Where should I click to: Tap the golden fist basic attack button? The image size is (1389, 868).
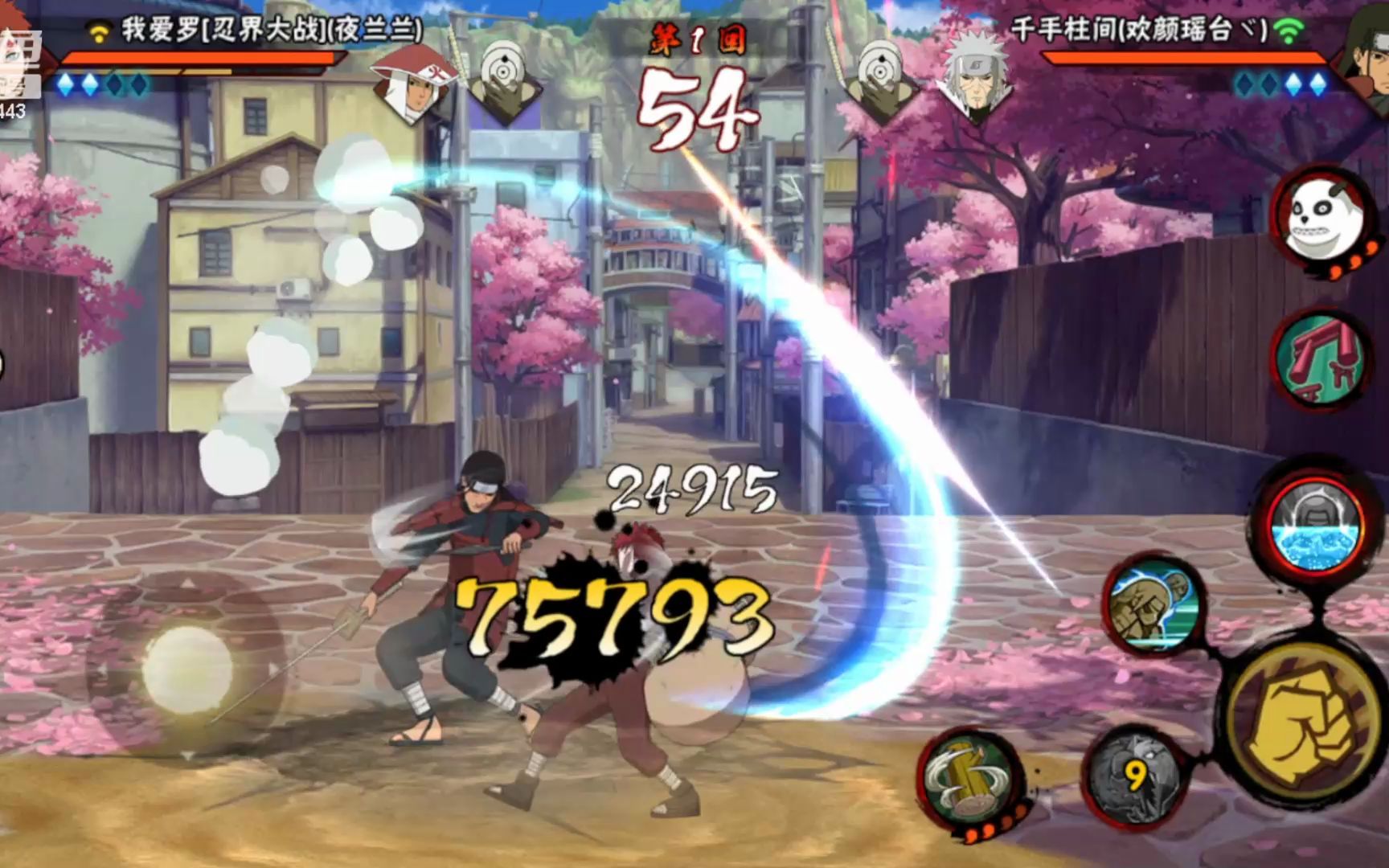tap(1301, 733)
